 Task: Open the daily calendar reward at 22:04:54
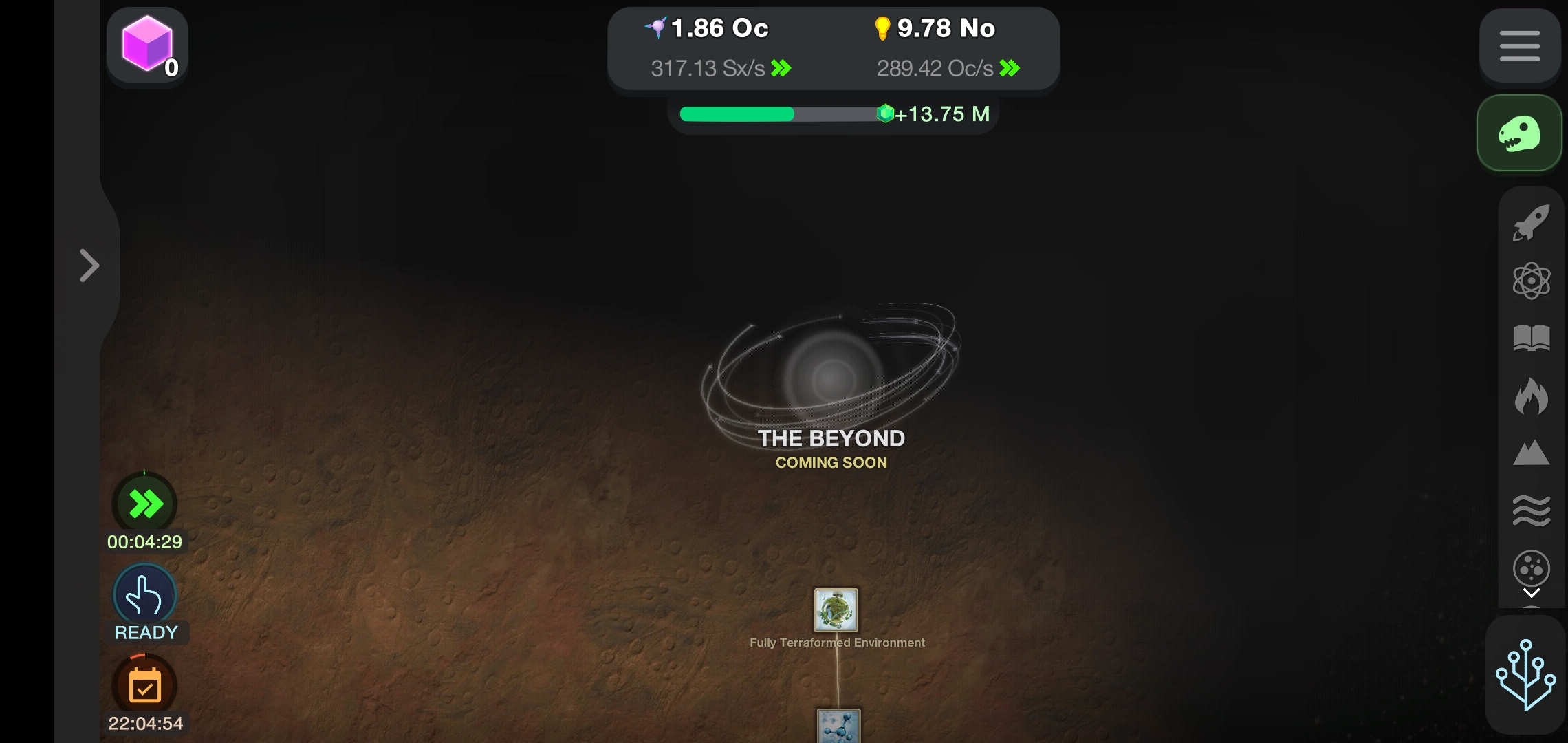(144, 685)
